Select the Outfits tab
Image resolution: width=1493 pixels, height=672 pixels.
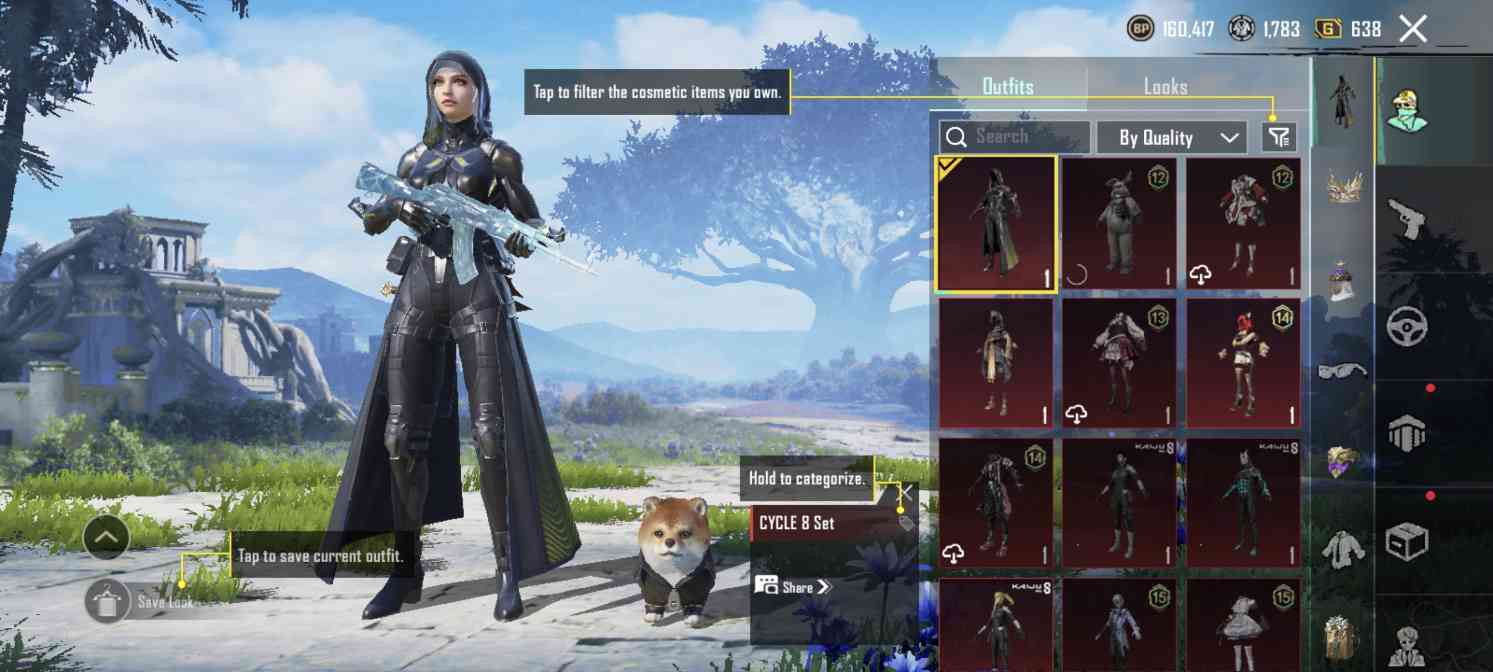click(1008, 87)
